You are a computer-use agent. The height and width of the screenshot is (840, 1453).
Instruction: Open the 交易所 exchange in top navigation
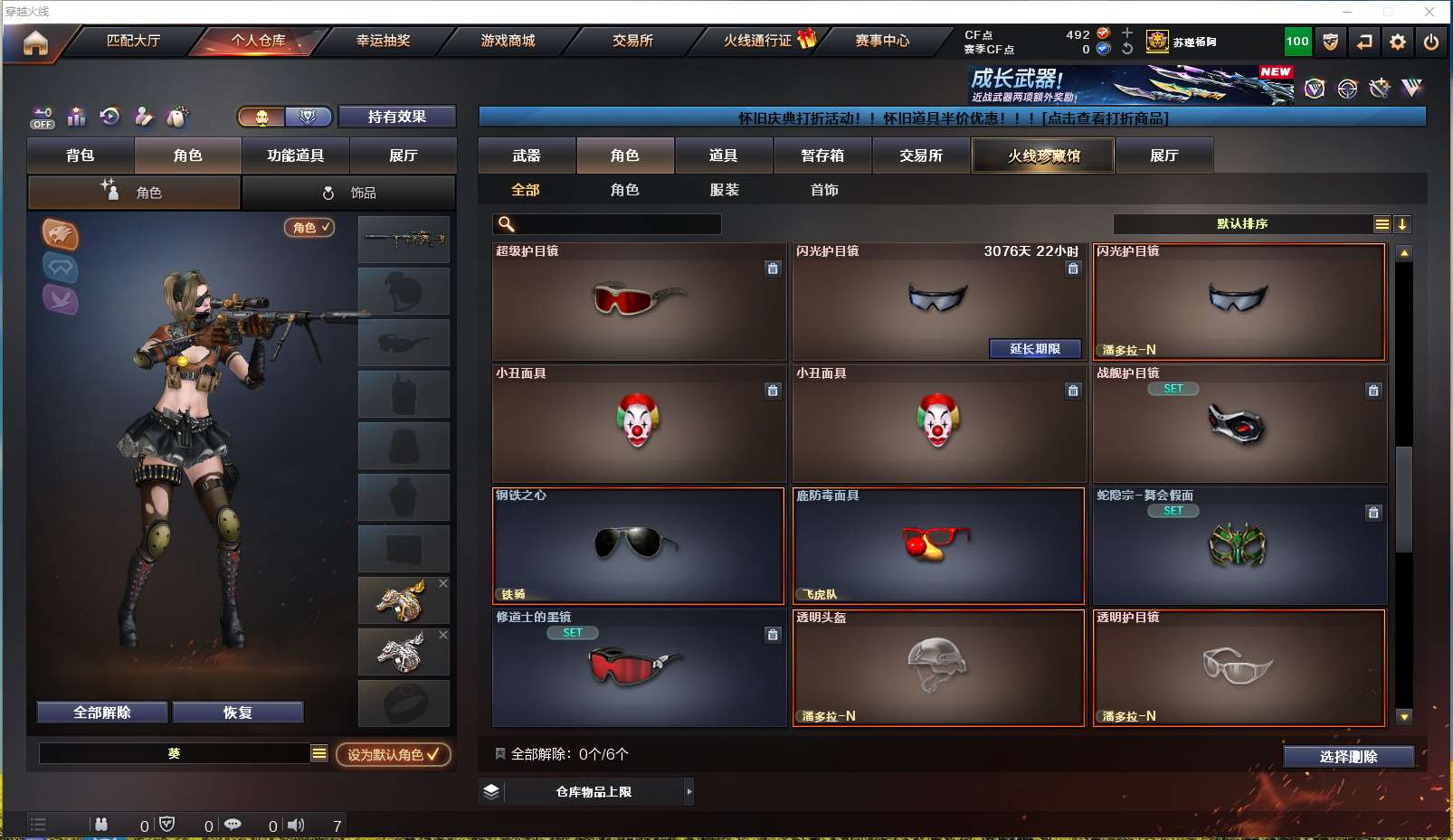coord(632,41)
